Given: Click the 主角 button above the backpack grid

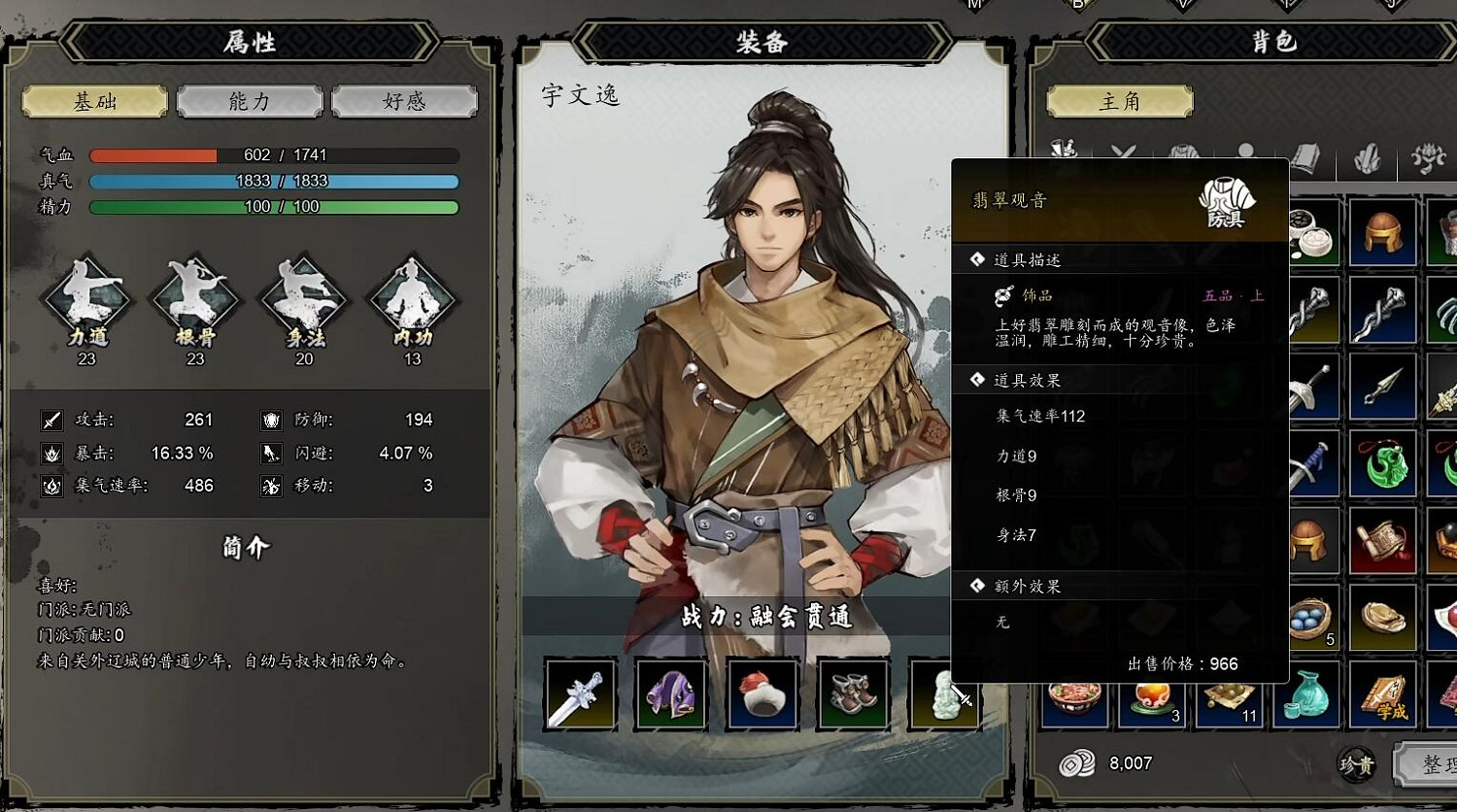Looking at the screenshot, I should pos(1119,101).
